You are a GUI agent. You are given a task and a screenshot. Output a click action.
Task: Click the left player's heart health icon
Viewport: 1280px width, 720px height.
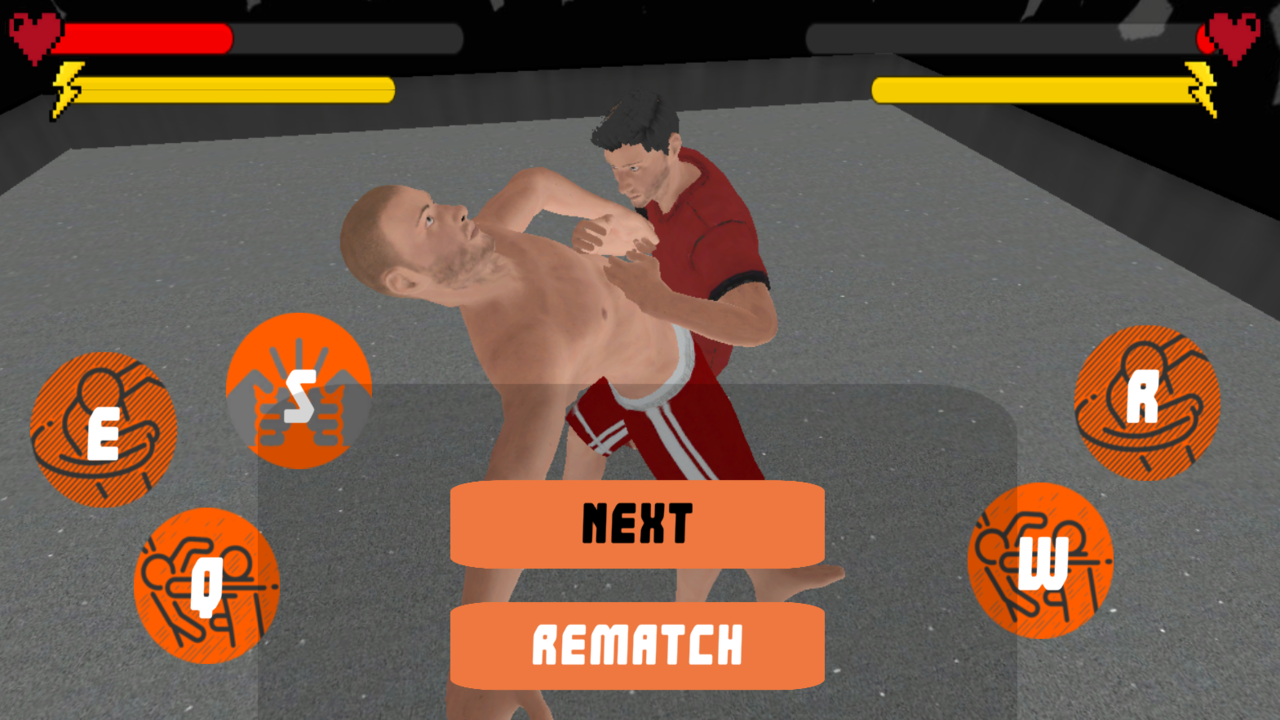[33, 33]
